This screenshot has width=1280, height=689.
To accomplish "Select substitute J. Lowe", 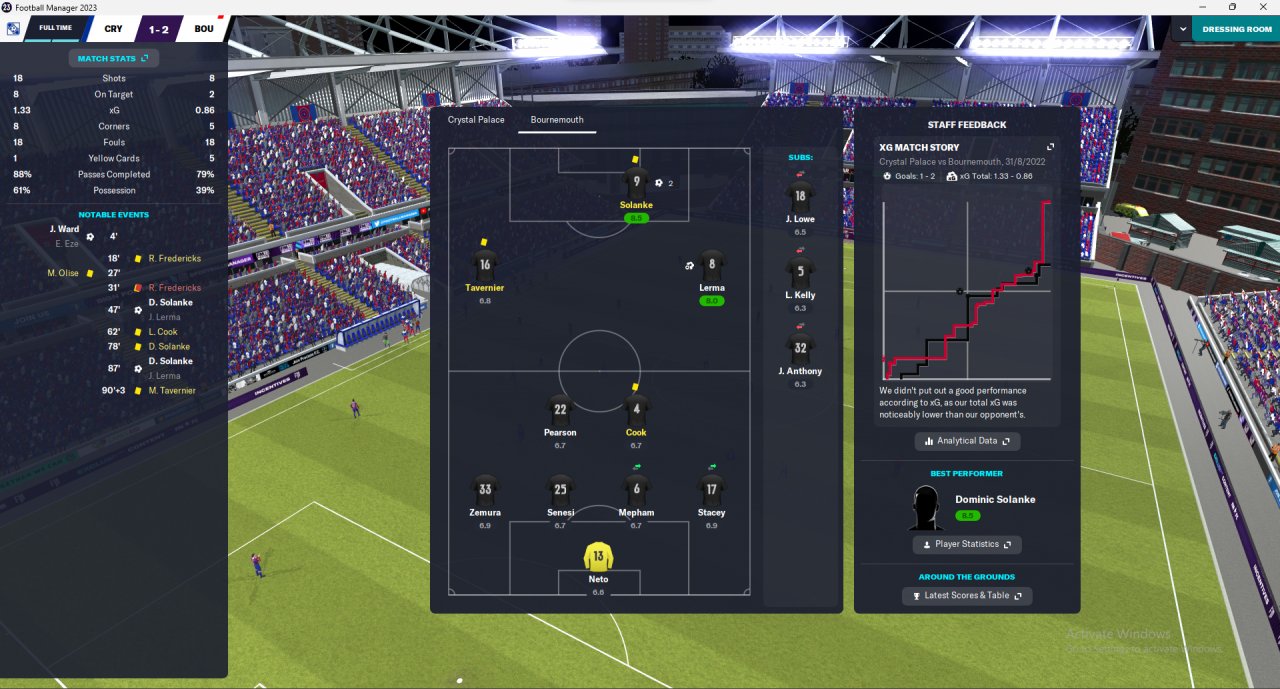I will 800,198.
